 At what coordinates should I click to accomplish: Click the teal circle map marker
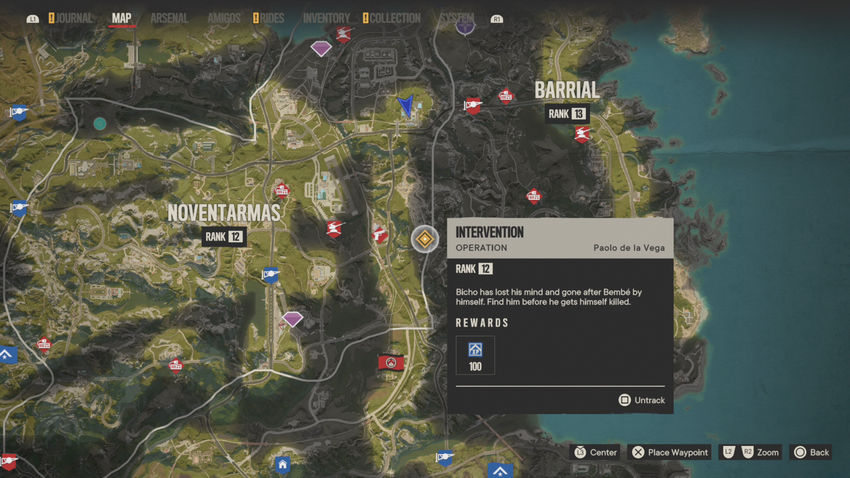pyautogui.click(x=100, y=124)
